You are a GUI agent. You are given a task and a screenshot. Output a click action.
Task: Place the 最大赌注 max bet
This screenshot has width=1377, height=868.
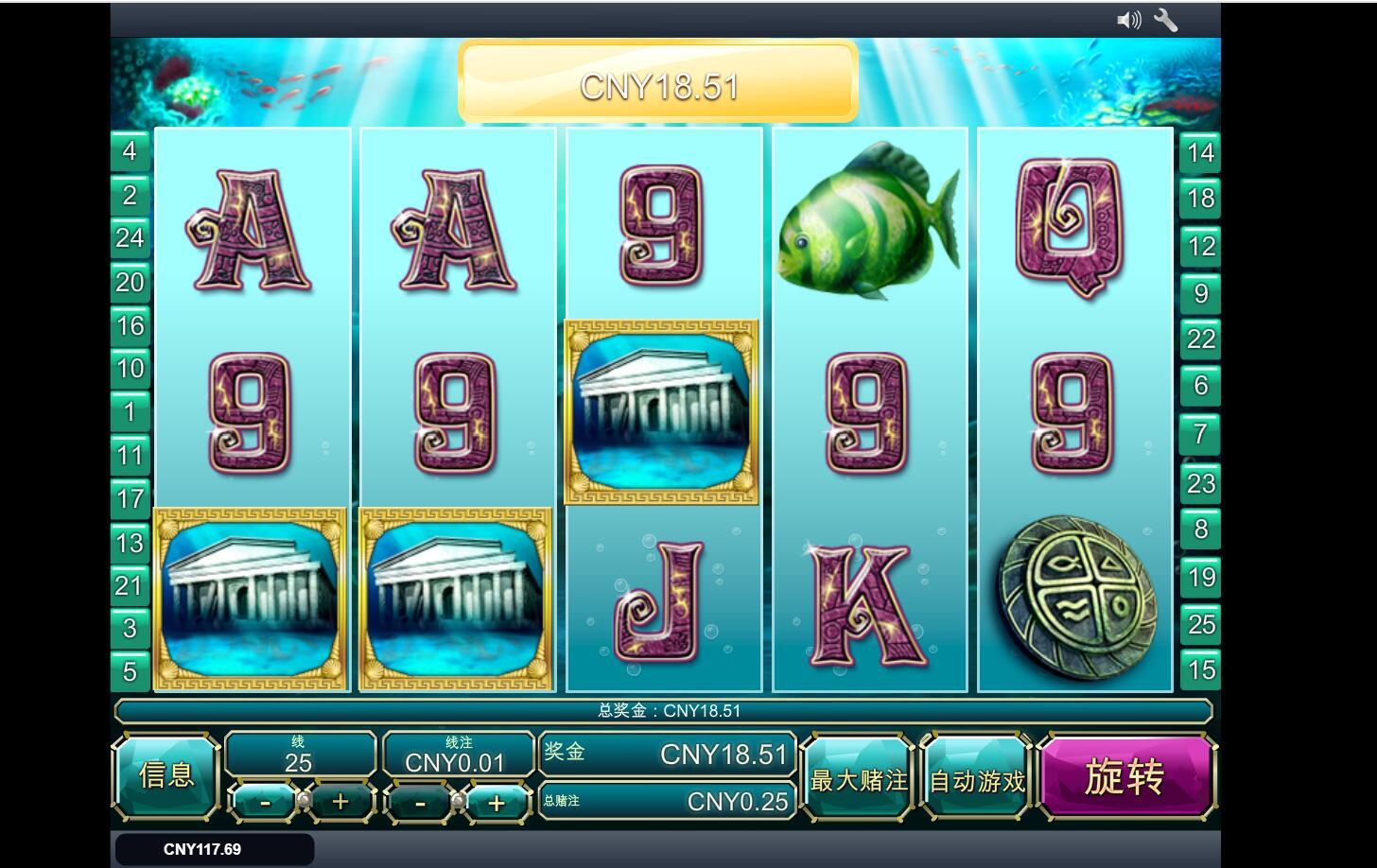(858, 780)
